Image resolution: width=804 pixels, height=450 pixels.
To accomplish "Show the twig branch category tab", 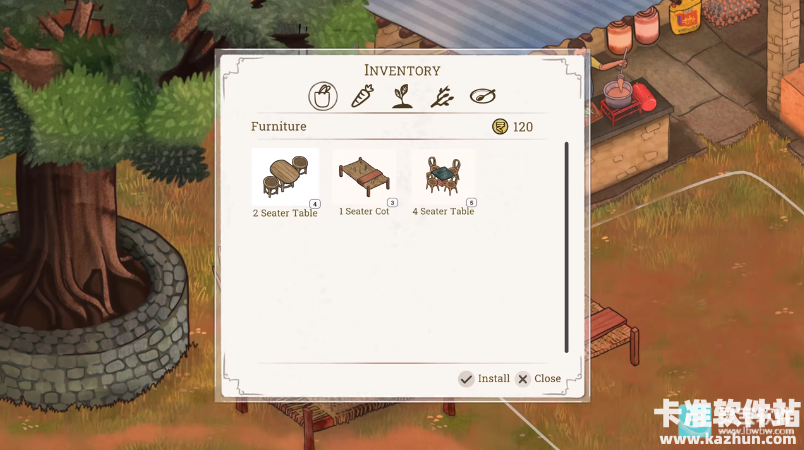I will (442, 96).
